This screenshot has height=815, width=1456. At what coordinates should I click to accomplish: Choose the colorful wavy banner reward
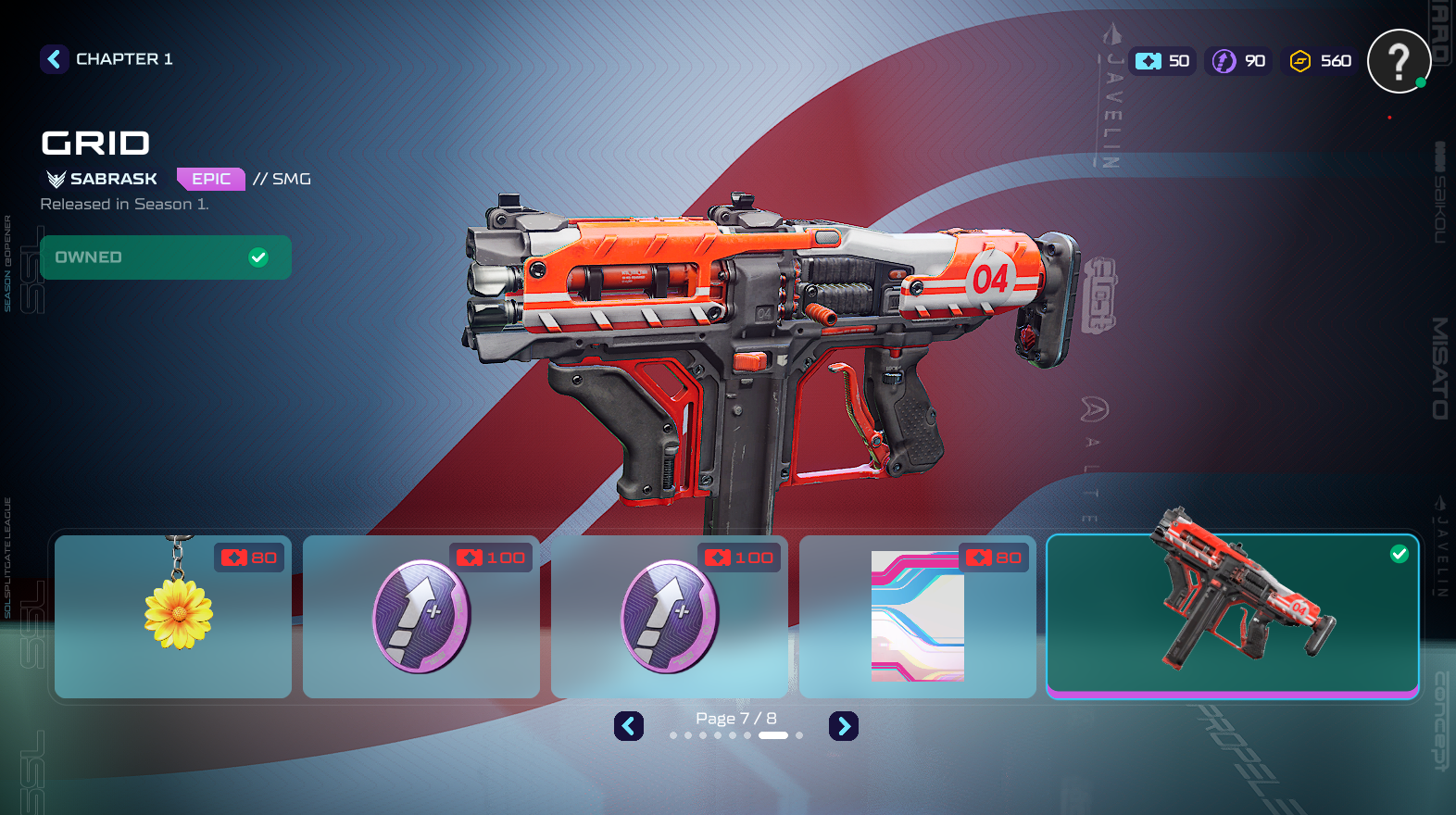[x=917, y=617]
